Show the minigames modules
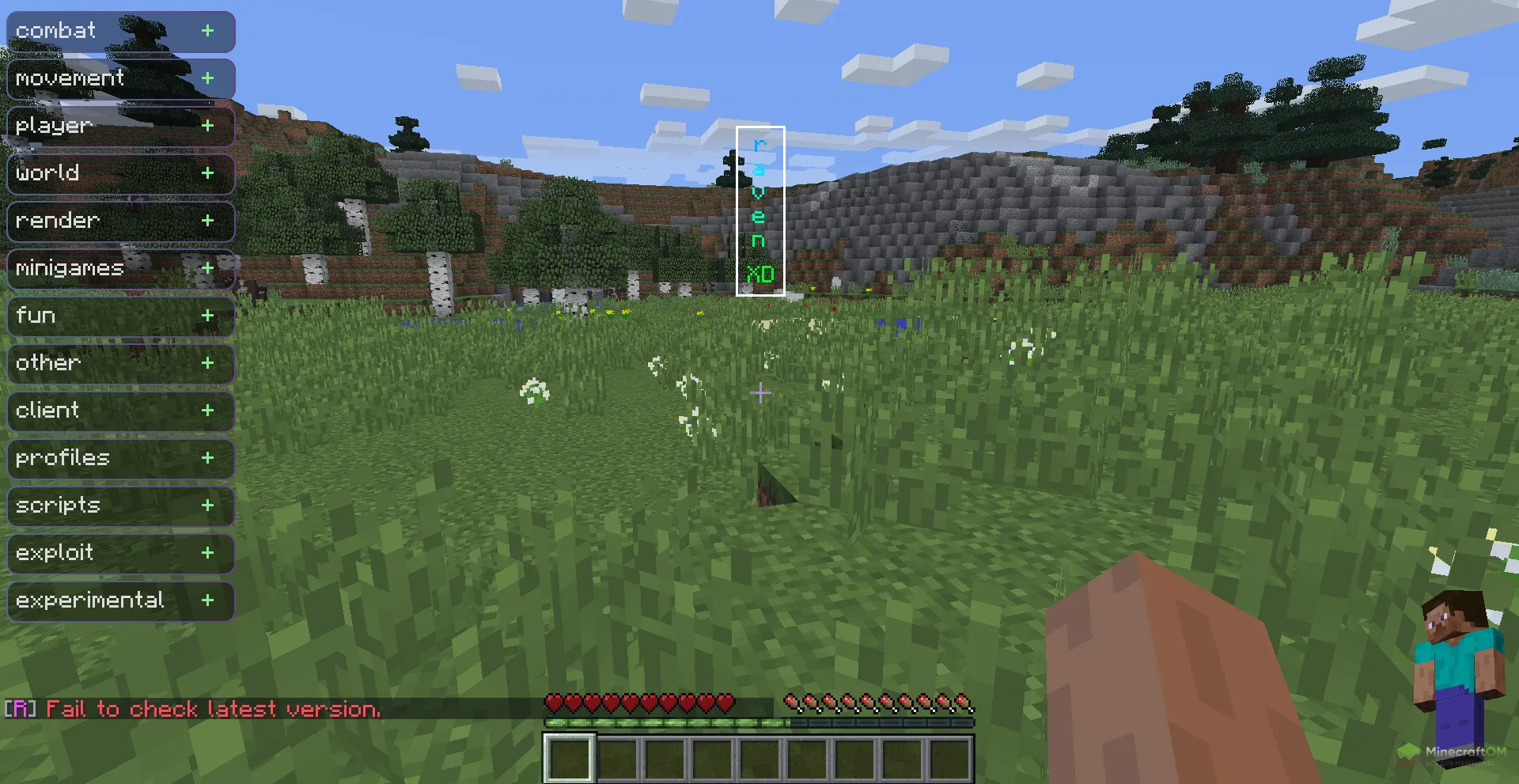Image resolution: width=1519 pixels, height=784 pixels. pyautogui.click(x=207, y=268)
